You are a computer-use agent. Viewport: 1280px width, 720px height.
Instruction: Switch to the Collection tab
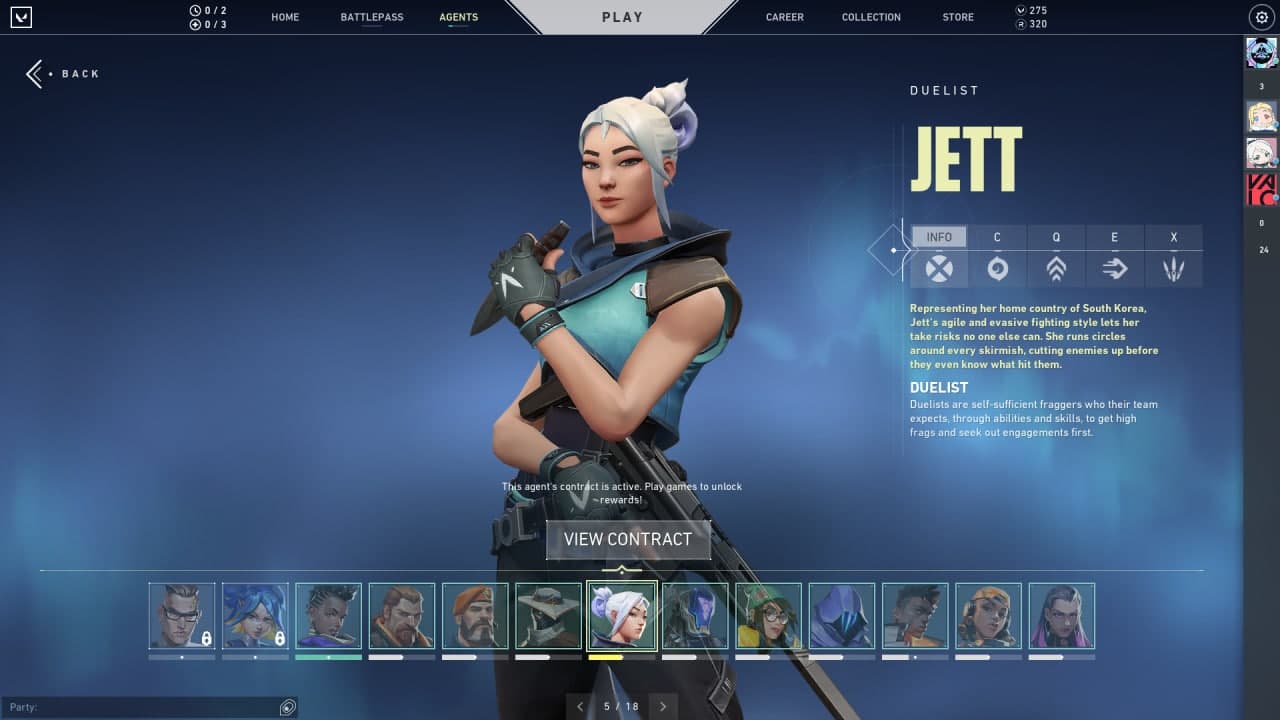click(871, 17)
